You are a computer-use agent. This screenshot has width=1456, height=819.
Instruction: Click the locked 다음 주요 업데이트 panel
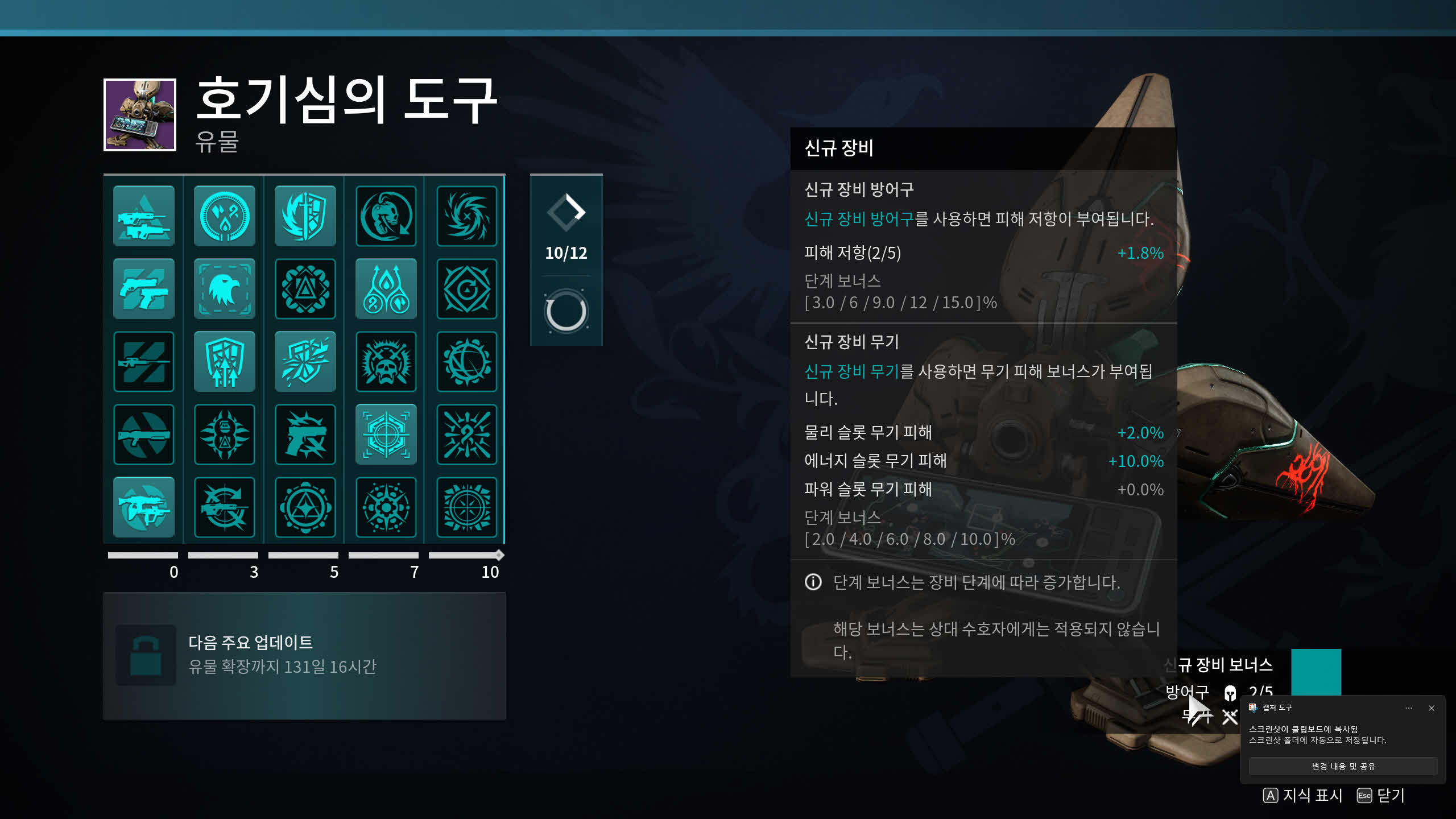point(304,655)
